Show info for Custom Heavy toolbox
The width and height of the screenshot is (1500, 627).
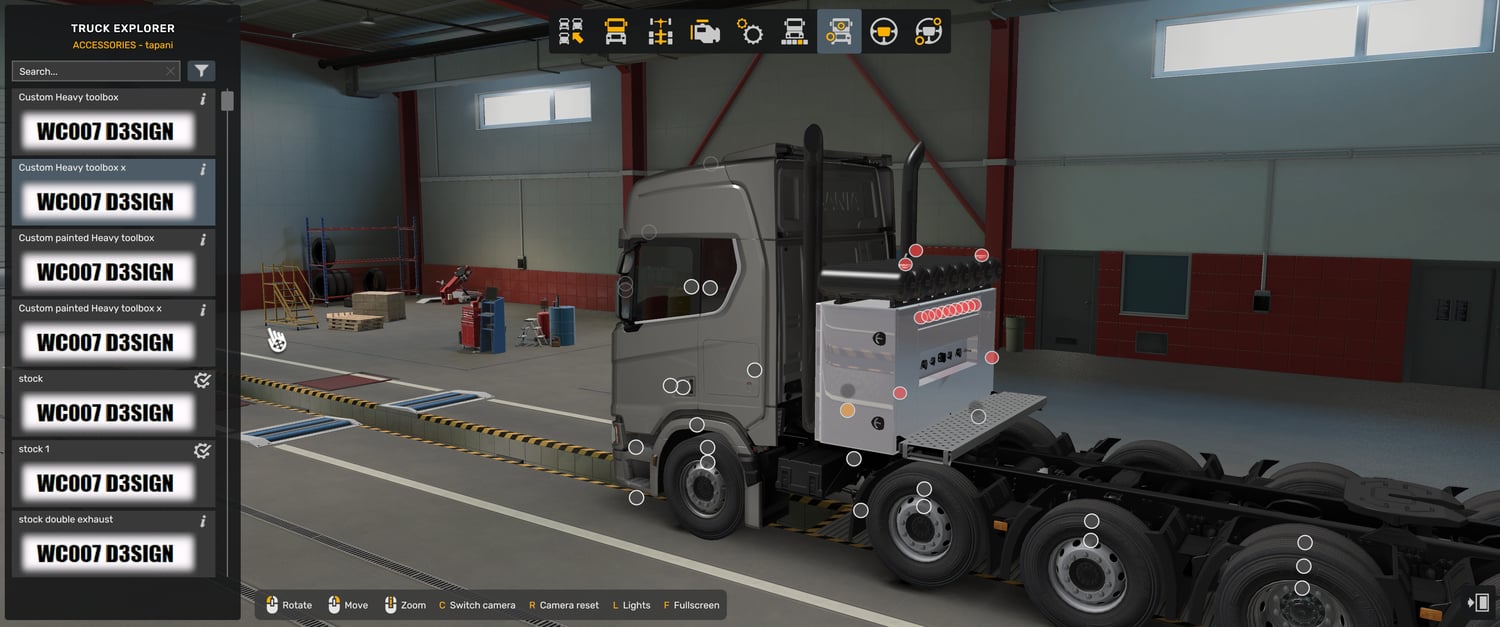pos(203,99)
